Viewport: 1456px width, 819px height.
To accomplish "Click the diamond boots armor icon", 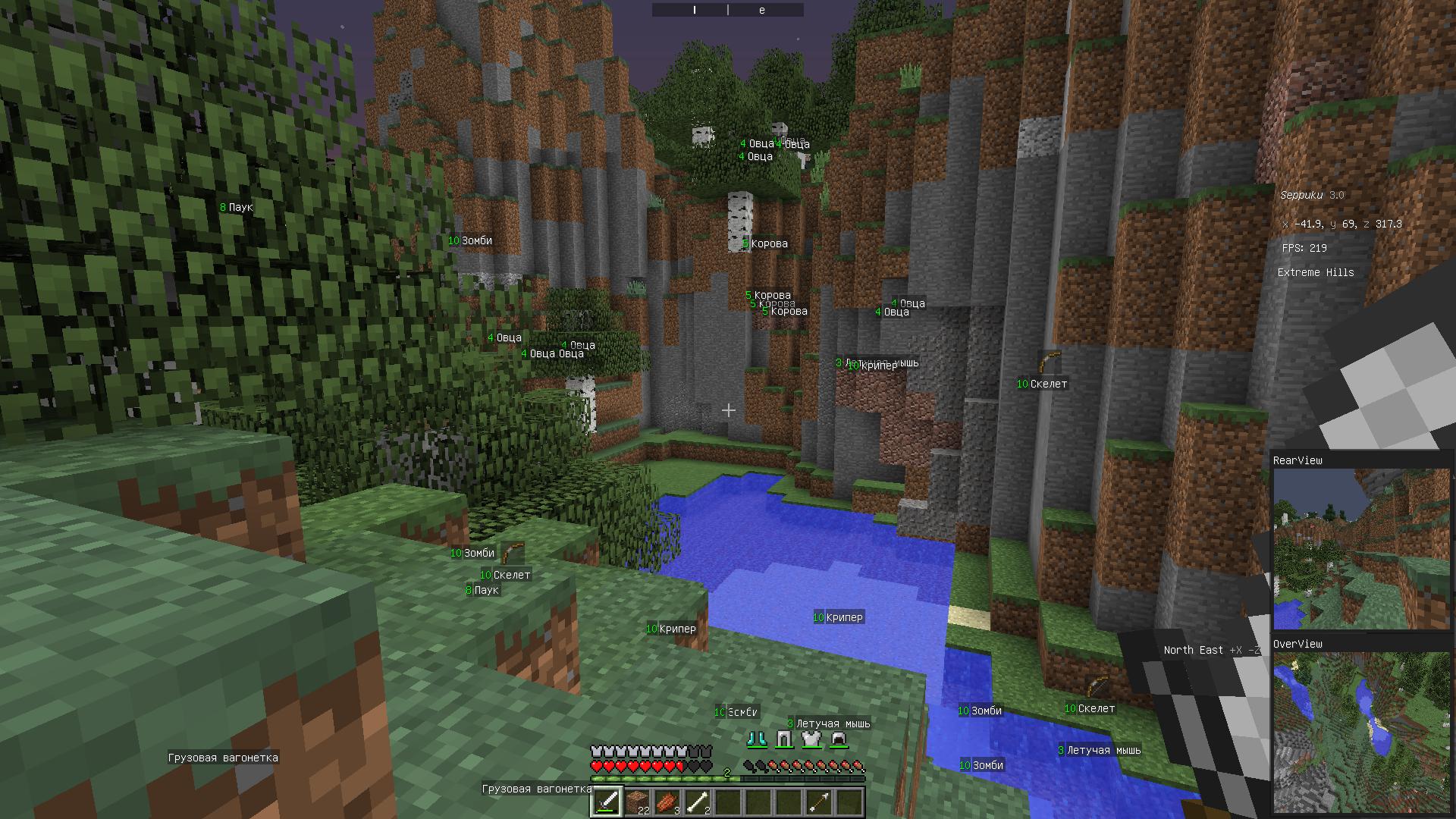I will (758, 739).
